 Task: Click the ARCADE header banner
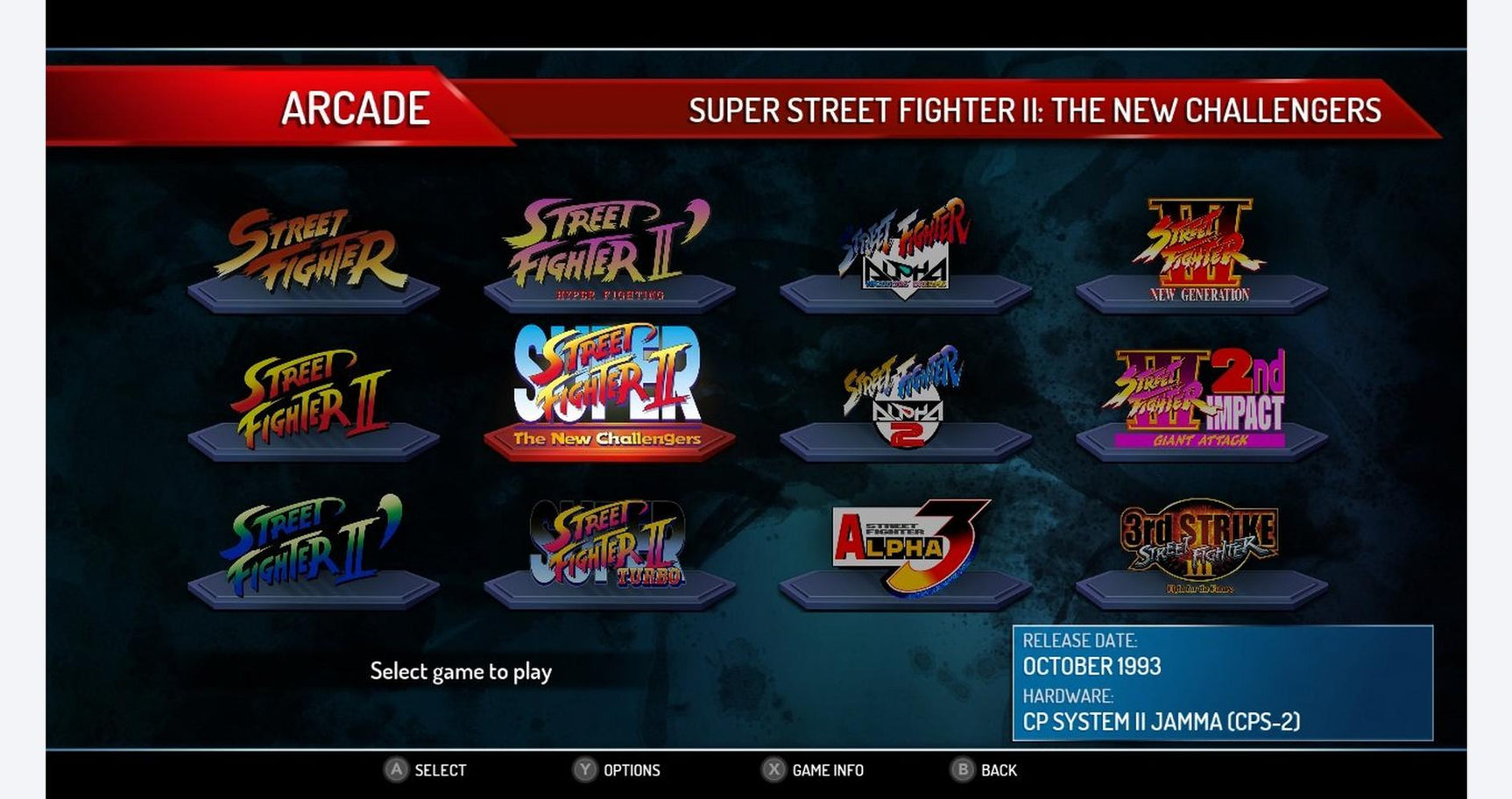355,109
